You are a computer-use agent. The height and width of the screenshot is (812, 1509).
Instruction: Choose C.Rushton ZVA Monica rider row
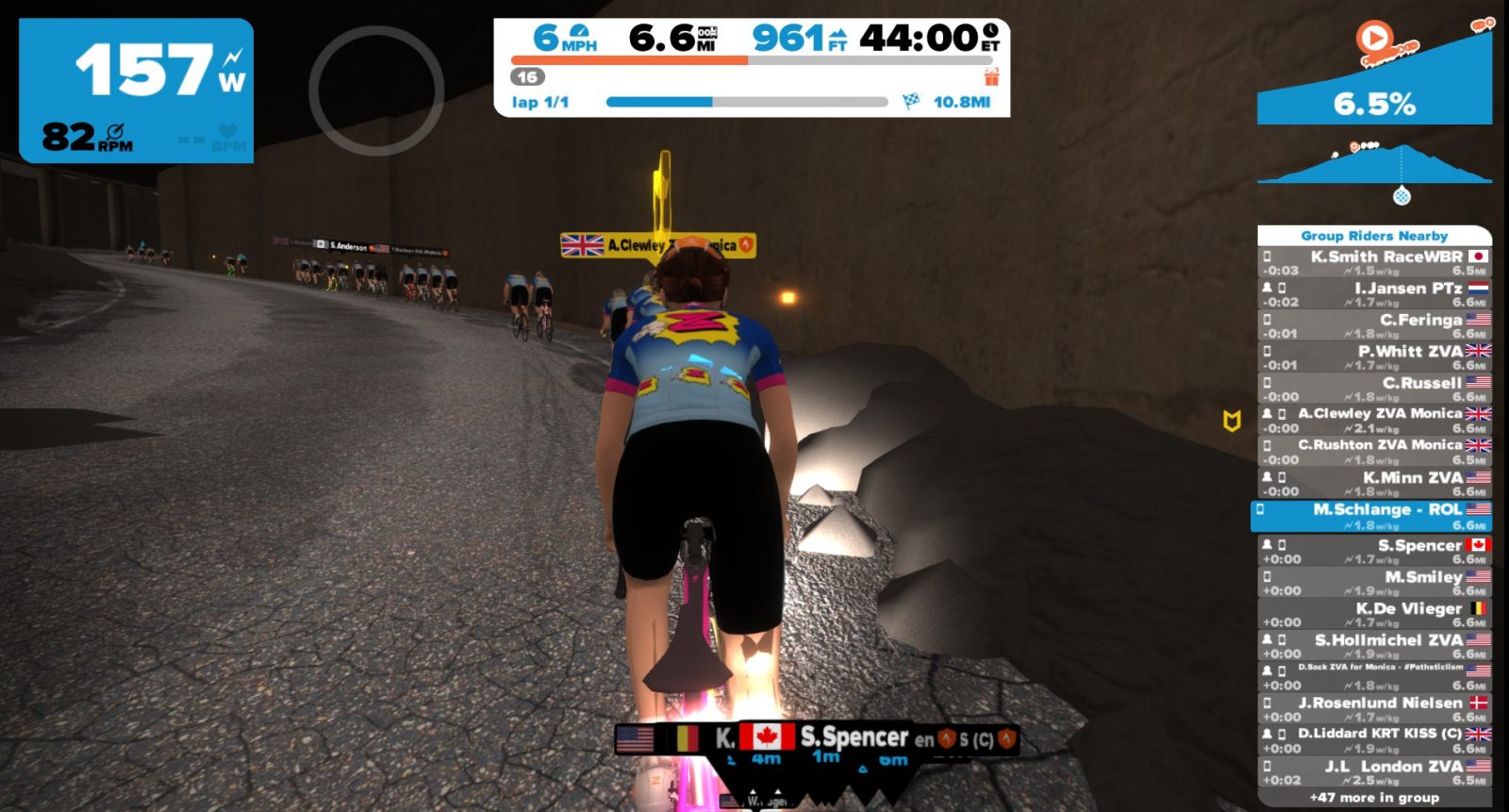pos(1374,452)
